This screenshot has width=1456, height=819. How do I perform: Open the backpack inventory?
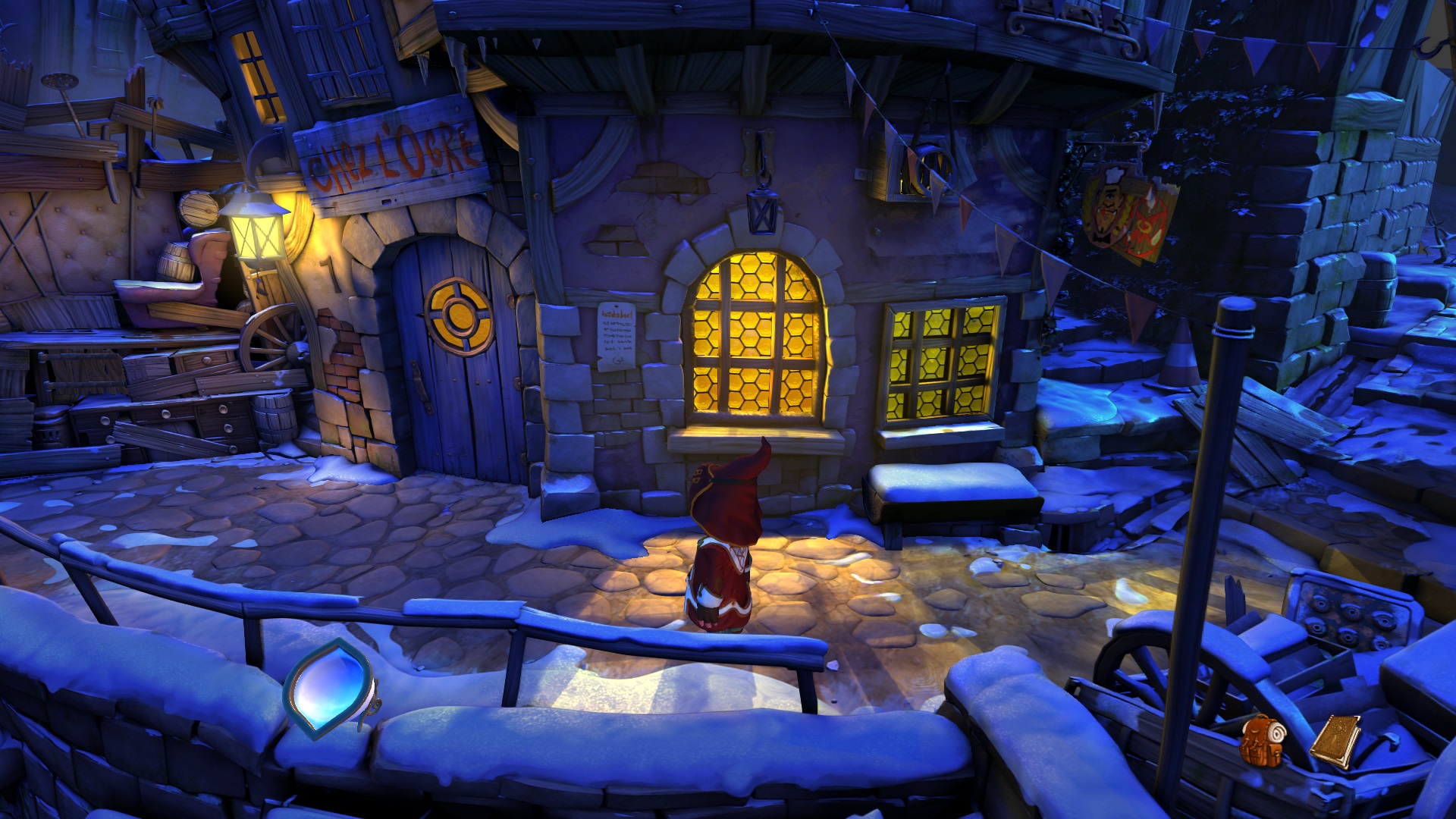1262,739
